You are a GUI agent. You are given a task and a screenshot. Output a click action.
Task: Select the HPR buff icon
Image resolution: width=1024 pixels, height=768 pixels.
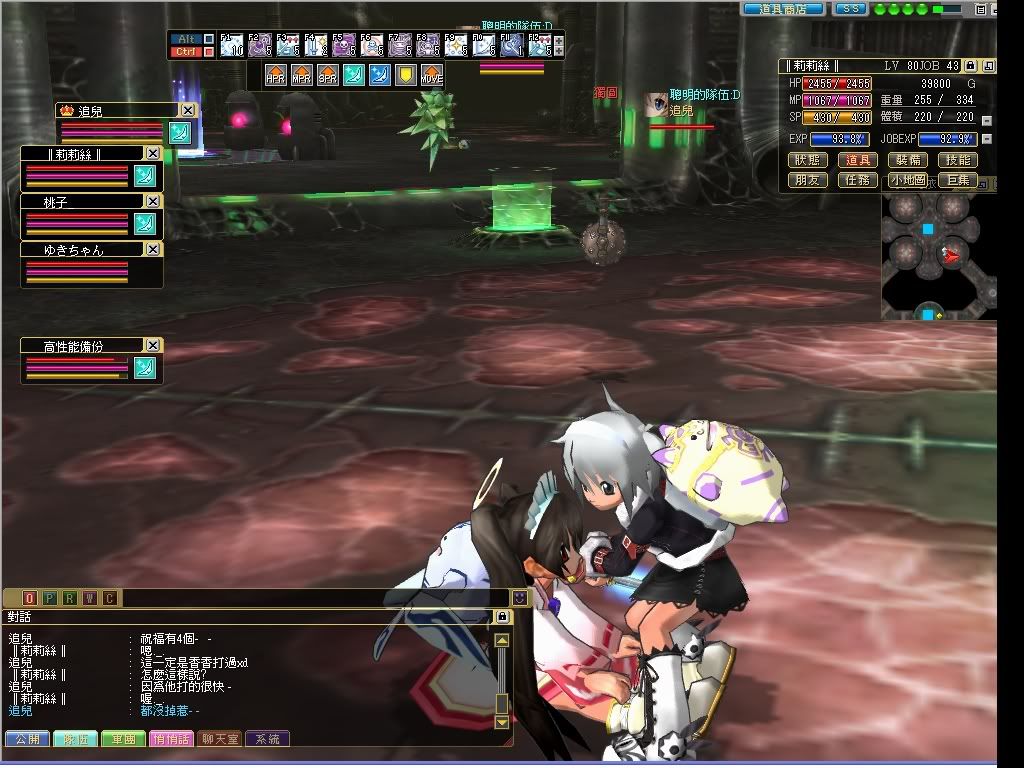pos(275,76)
